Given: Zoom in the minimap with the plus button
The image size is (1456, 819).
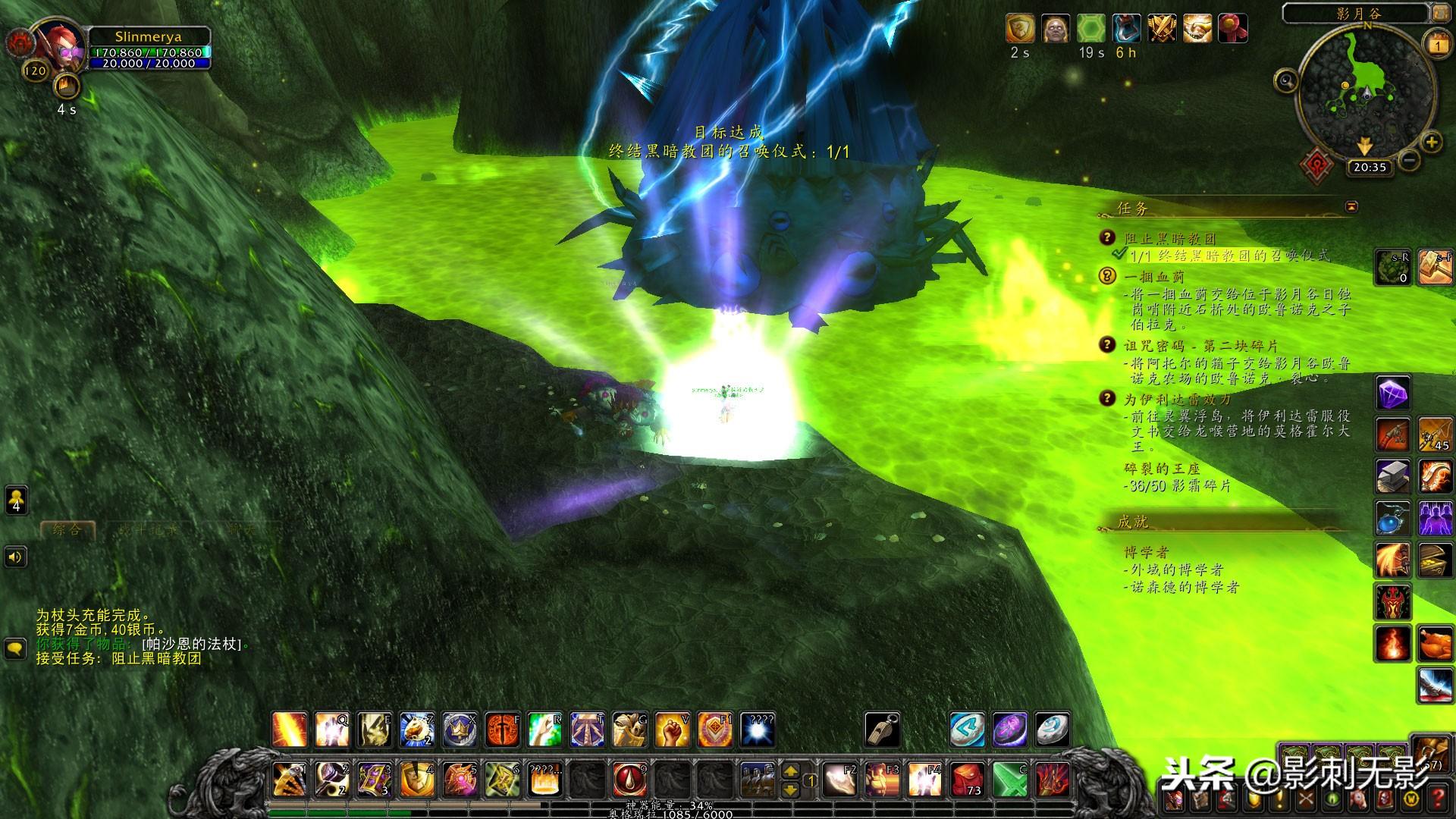Looking at the screenshot, I should [1431, 142].
